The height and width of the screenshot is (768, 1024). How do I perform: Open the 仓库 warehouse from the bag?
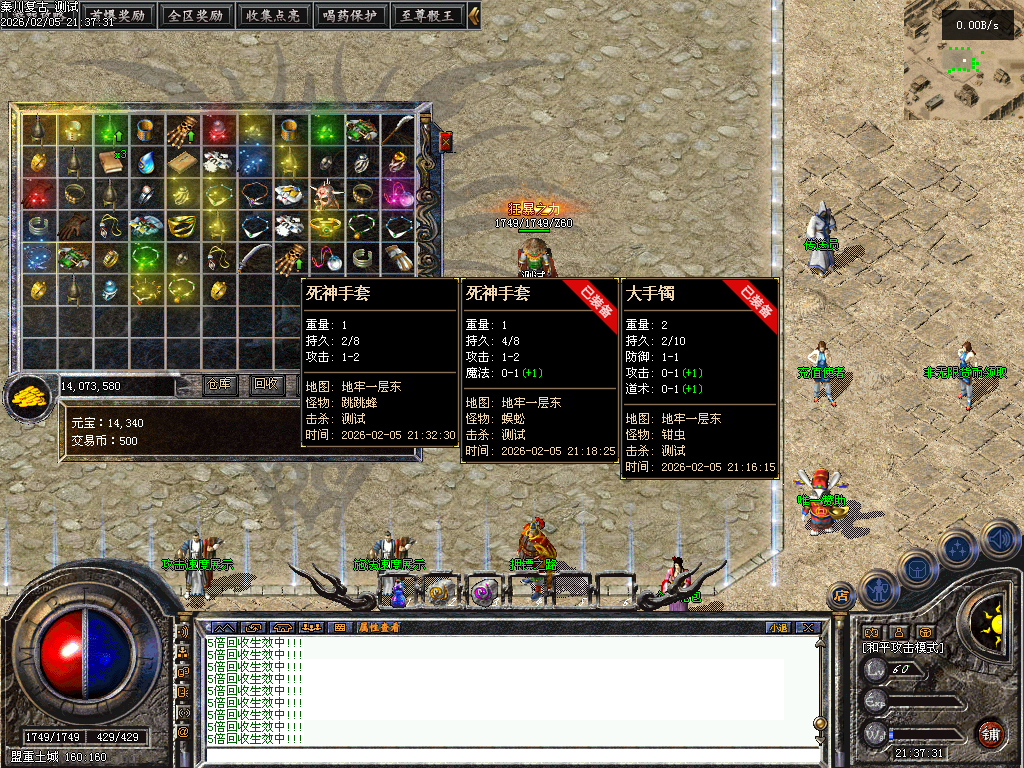tap(219, 384)
